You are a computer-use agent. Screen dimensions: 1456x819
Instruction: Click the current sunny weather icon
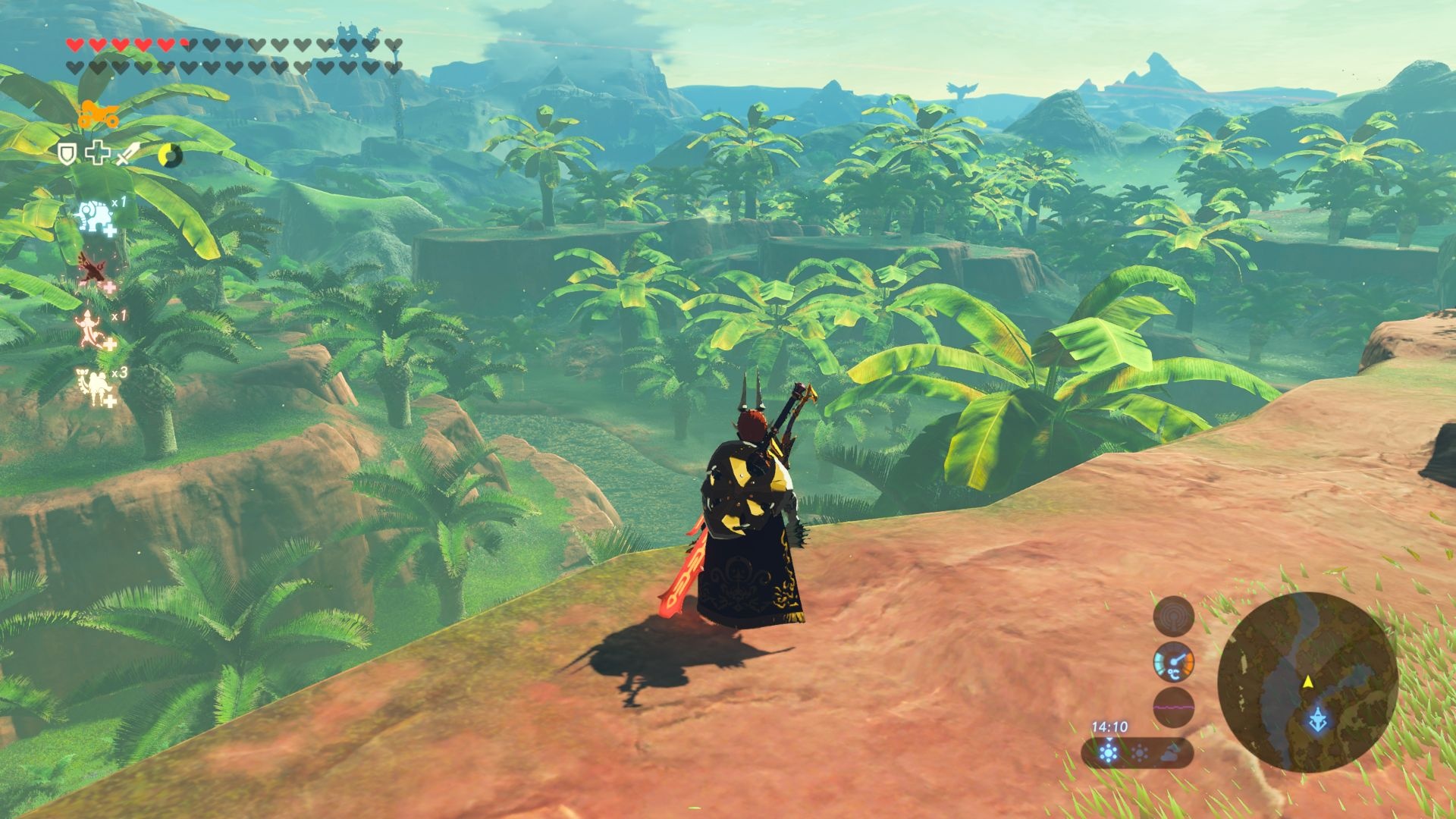[1109, 753]
